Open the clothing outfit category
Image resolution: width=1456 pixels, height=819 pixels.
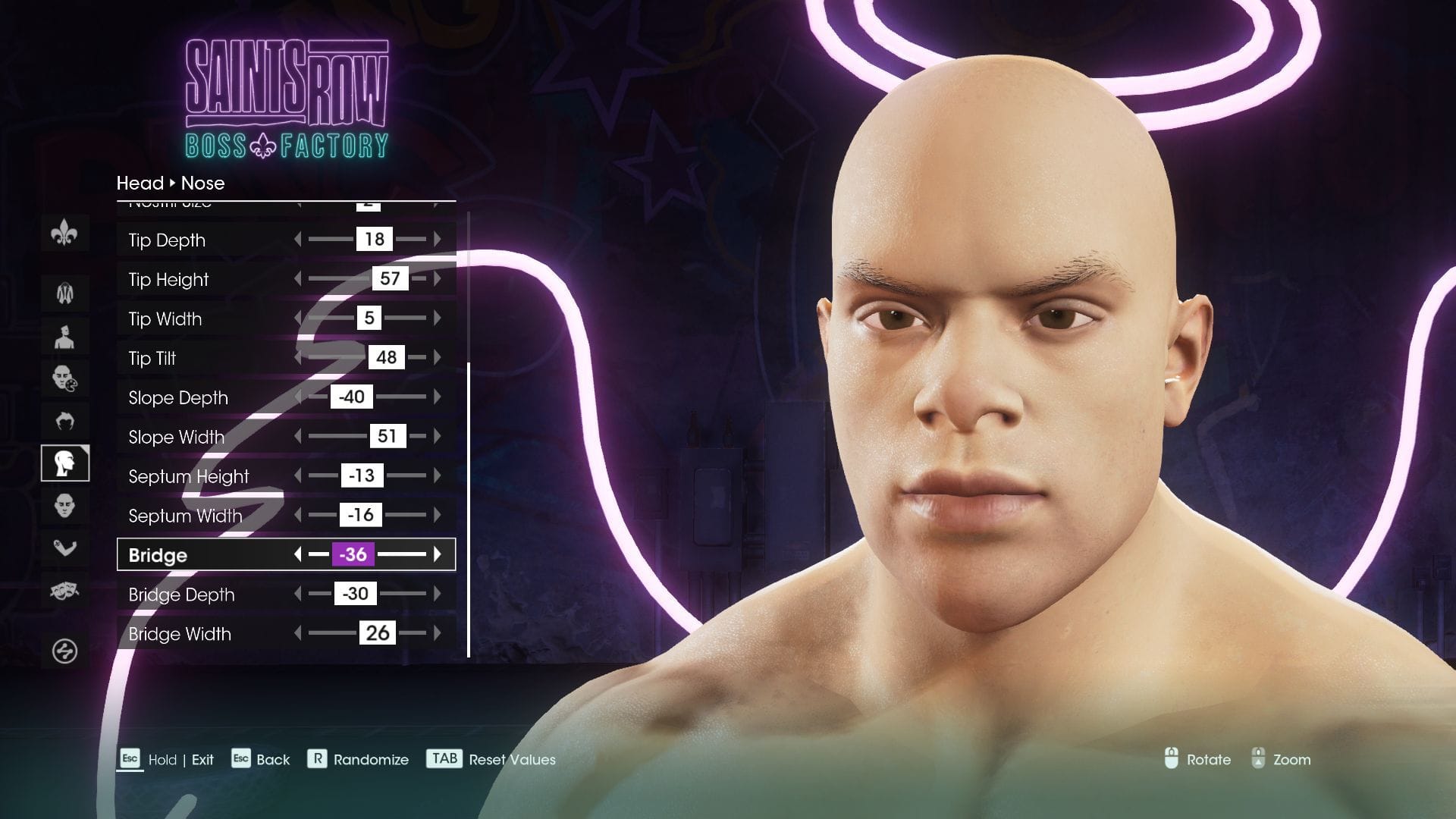coord(65,292)
